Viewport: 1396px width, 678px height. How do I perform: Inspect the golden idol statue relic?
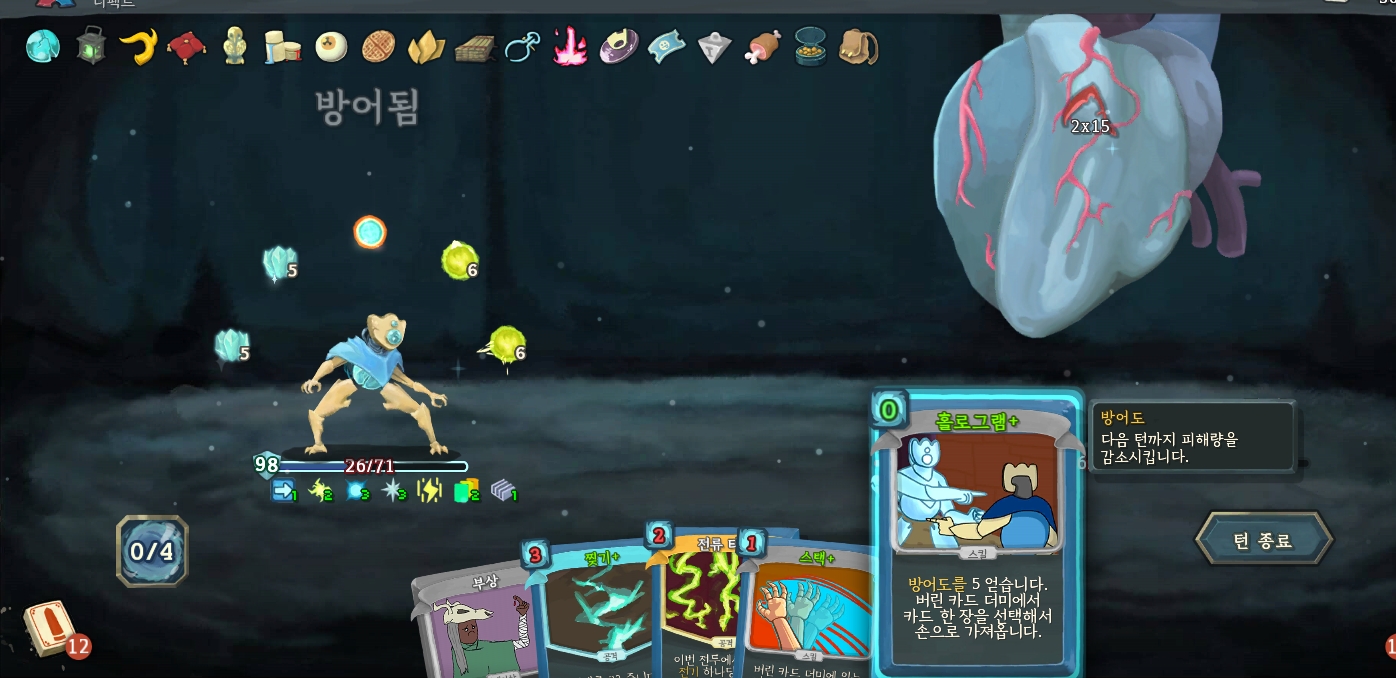click(x=234, y=46)
